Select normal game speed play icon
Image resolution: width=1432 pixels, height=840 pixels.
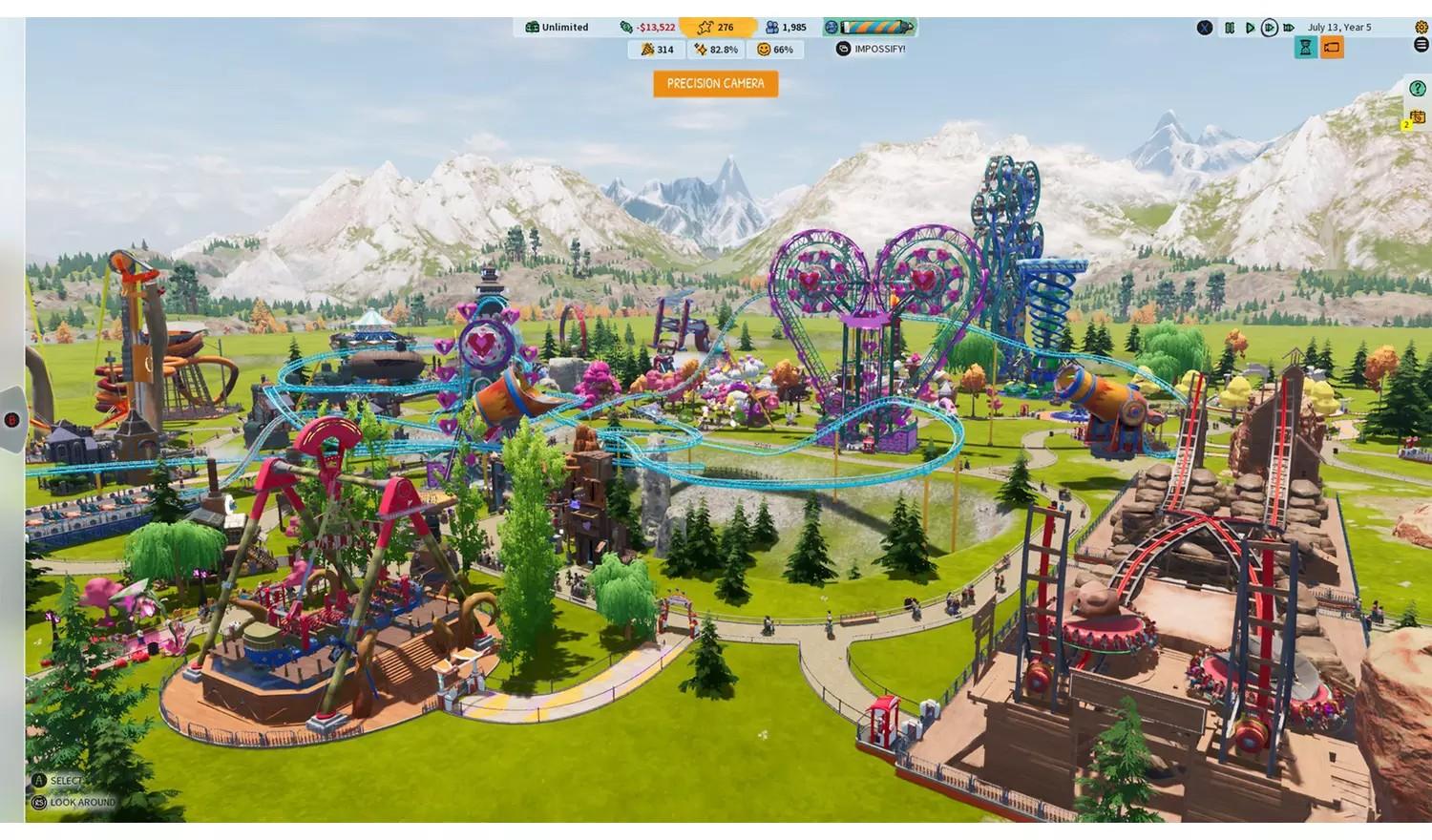pos(1251,28)
